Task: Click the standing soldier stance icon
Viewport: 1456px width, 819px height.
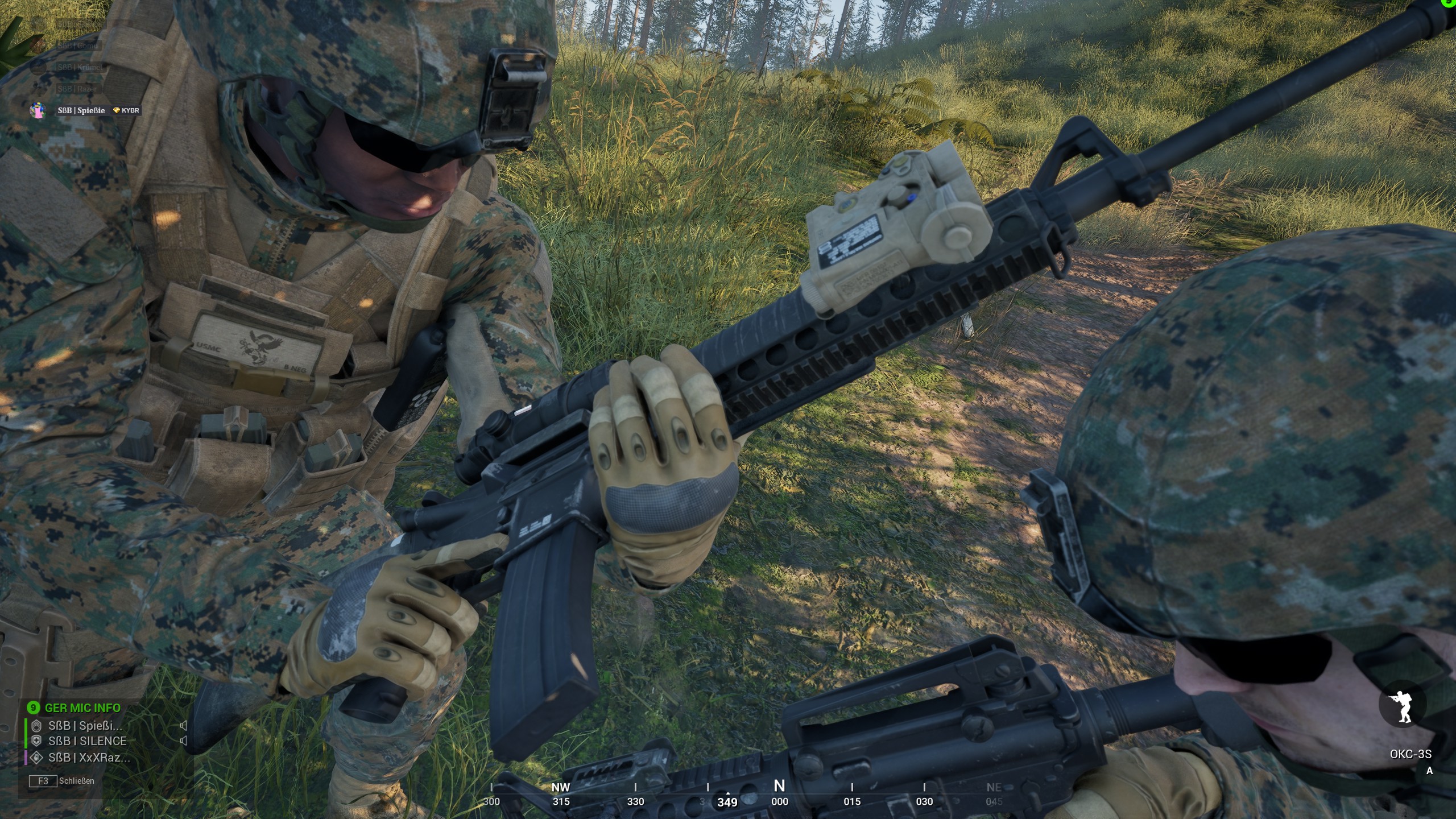Action: [x=1402, y=706]
